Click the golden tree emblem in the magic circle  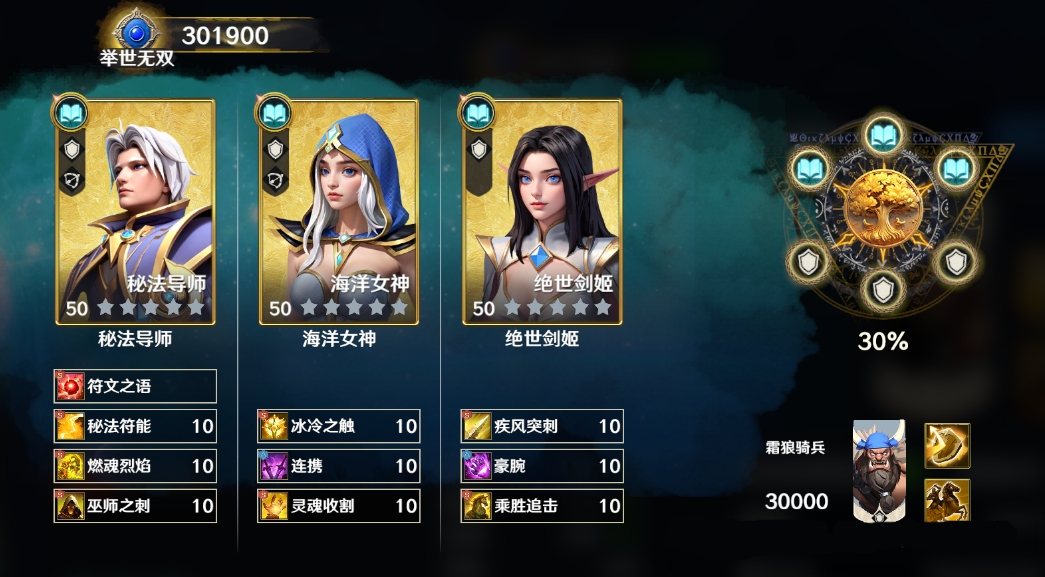point(882,210)
